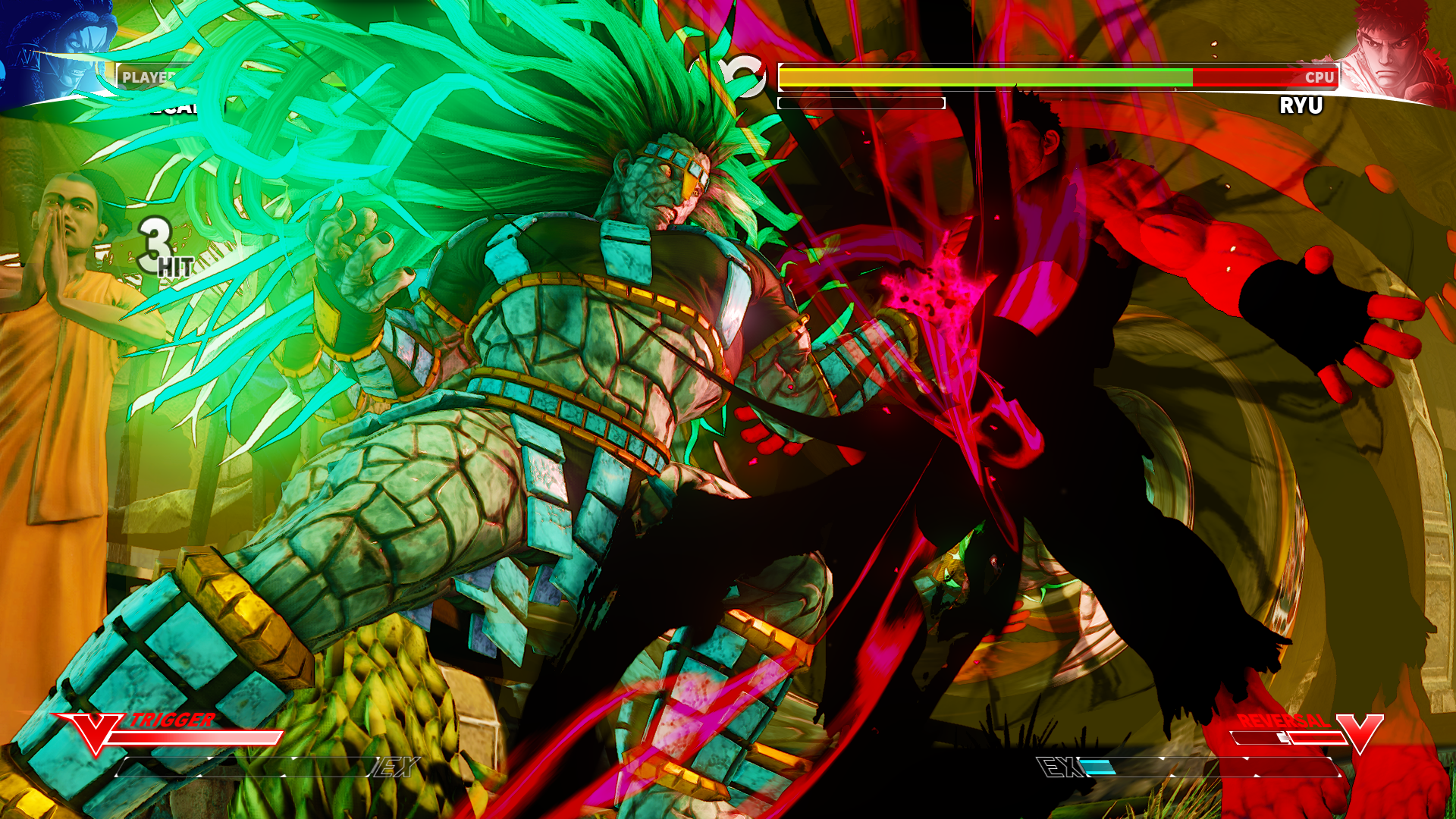The image size is (1456, 819).
Task: Click the RYU name label
Action: [x=1301, y=105]
